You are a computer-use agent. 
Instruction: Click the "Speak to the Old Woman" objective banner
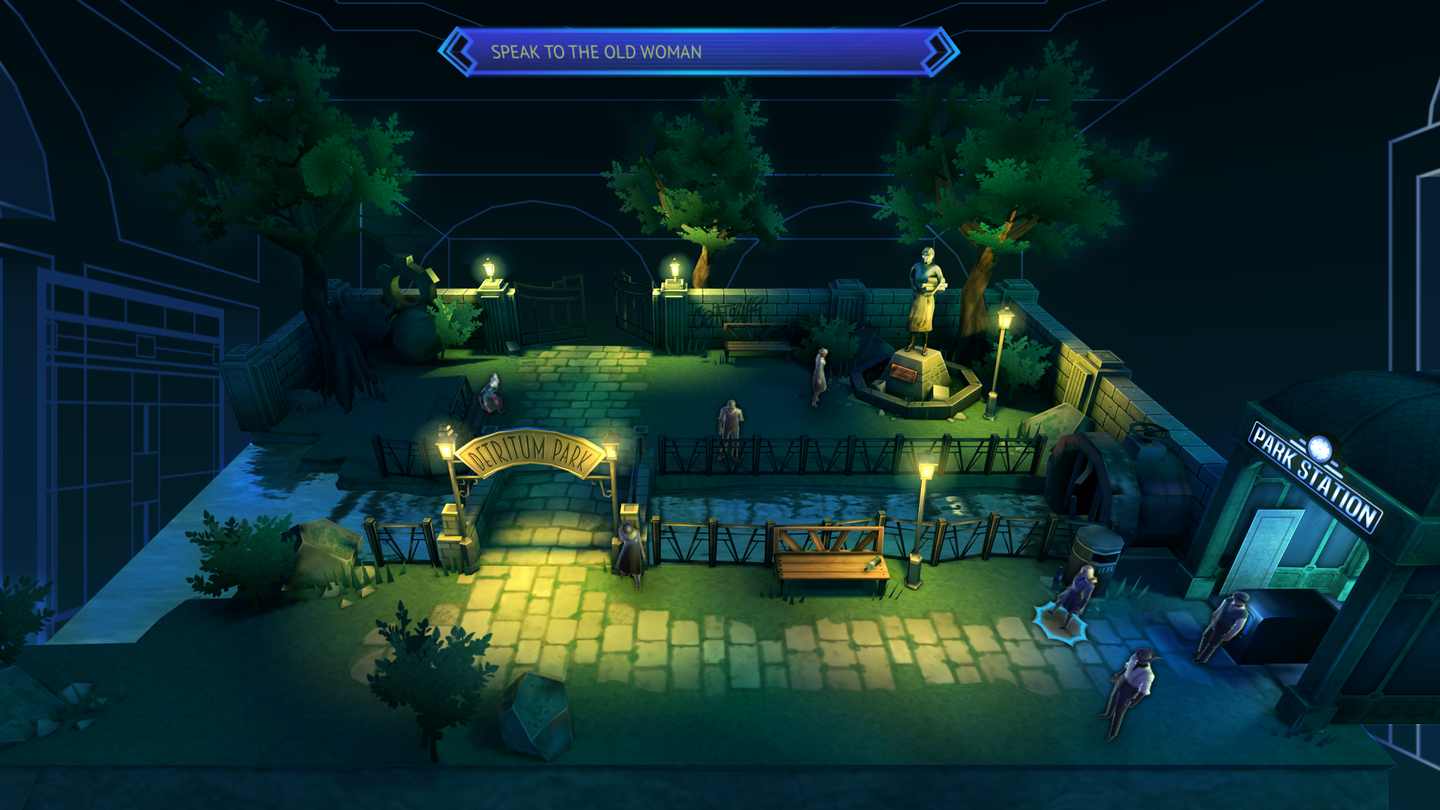click(x=698, y=52)
